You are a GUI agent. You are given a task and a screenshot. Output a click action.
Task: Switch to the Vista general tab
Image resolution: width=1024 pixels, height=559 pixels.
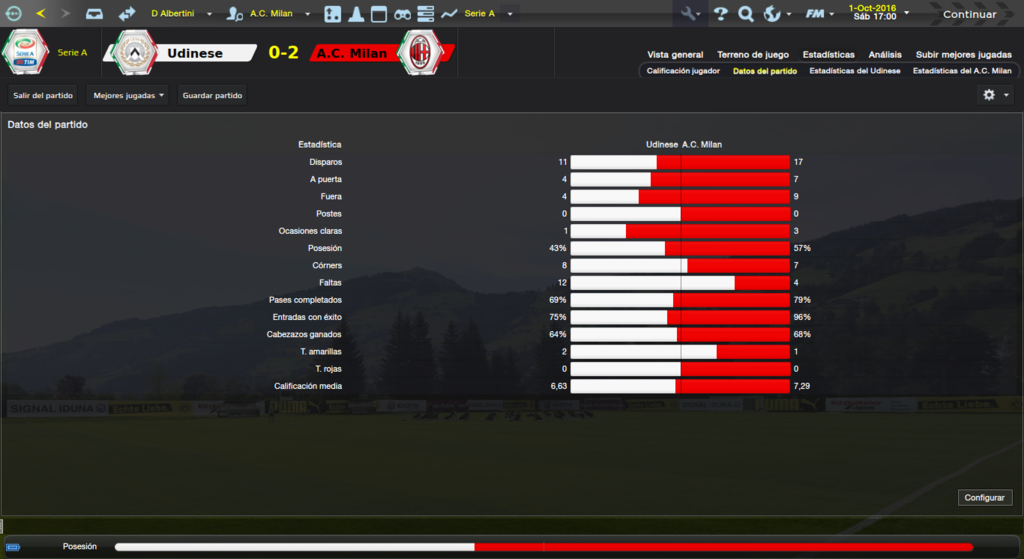point(675,55)
